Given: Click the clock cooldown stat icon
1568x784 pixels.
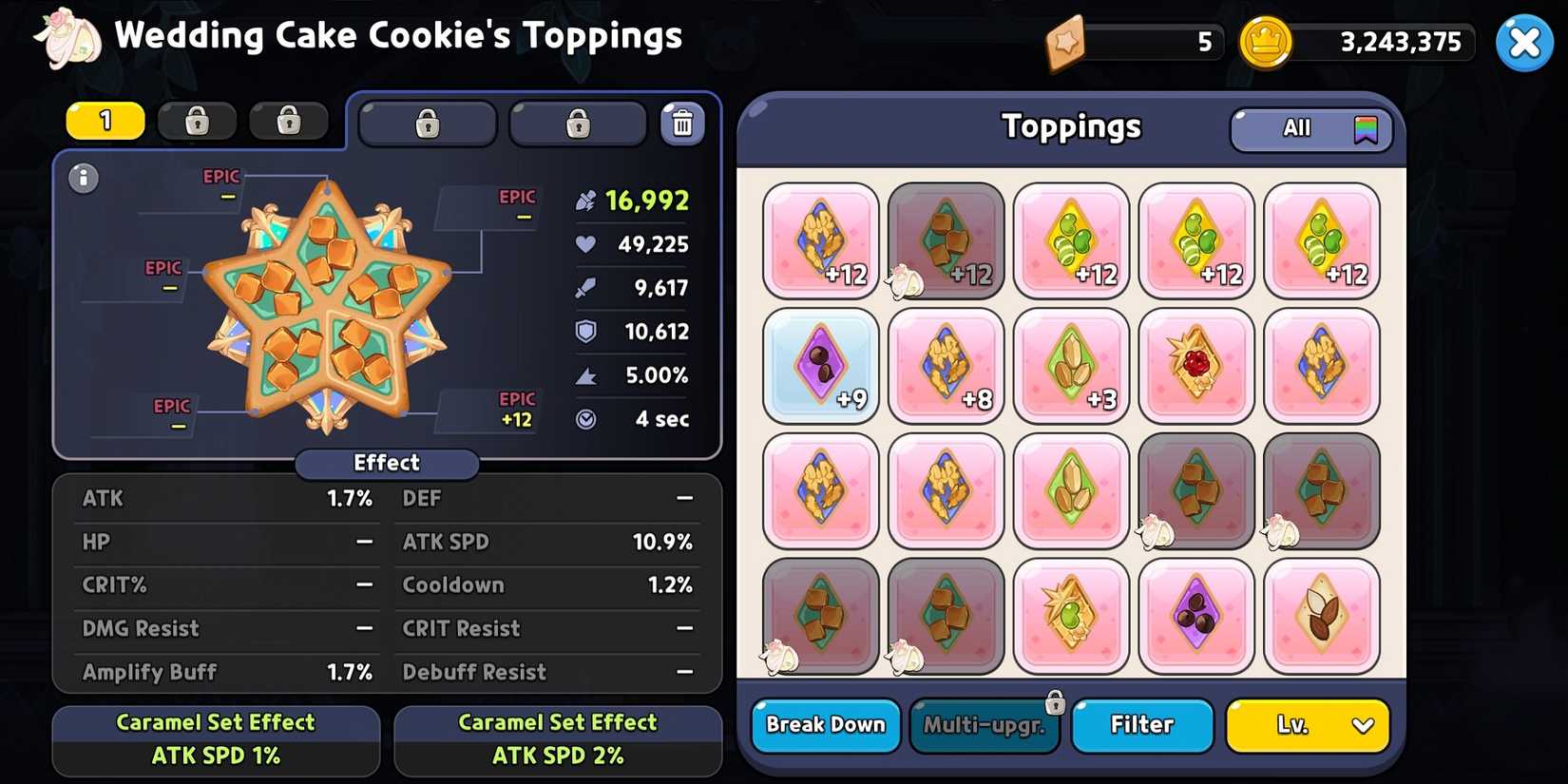Looking at the screenshot, I should (588, 418).
